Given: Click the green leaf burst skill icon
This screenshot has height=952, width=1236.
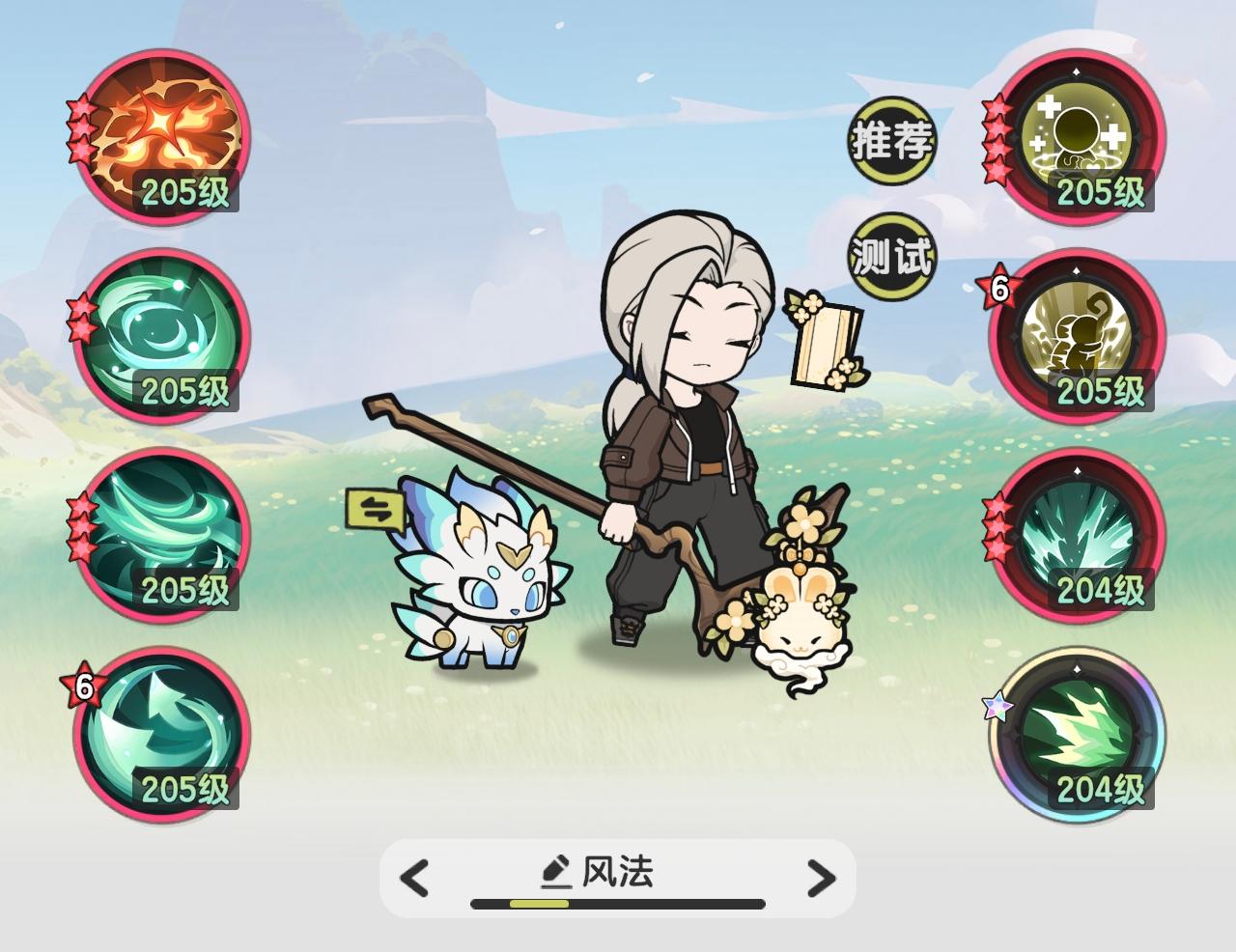Looking at the screenshot, I should (x=1077, y=739).
